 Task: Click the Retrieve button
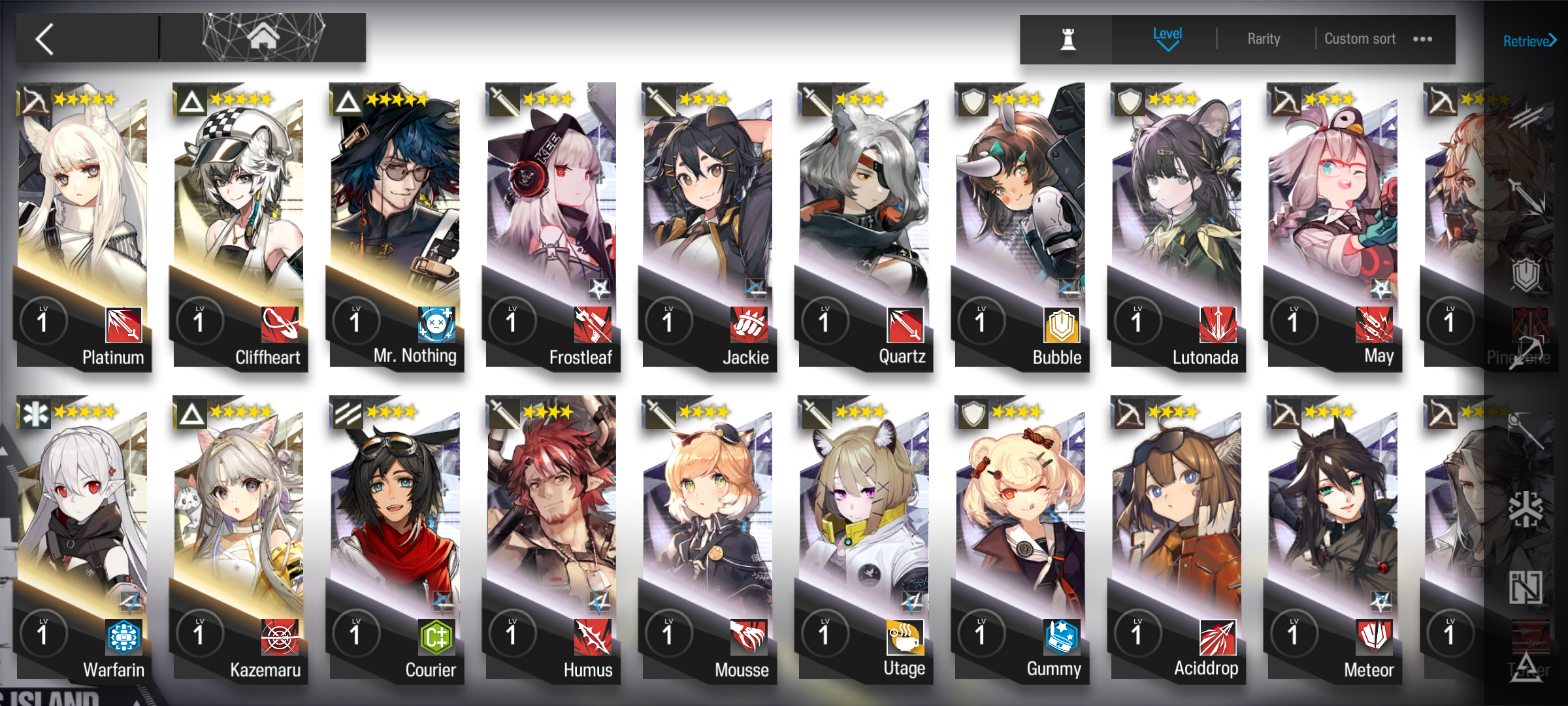[x=1529, y=41]
